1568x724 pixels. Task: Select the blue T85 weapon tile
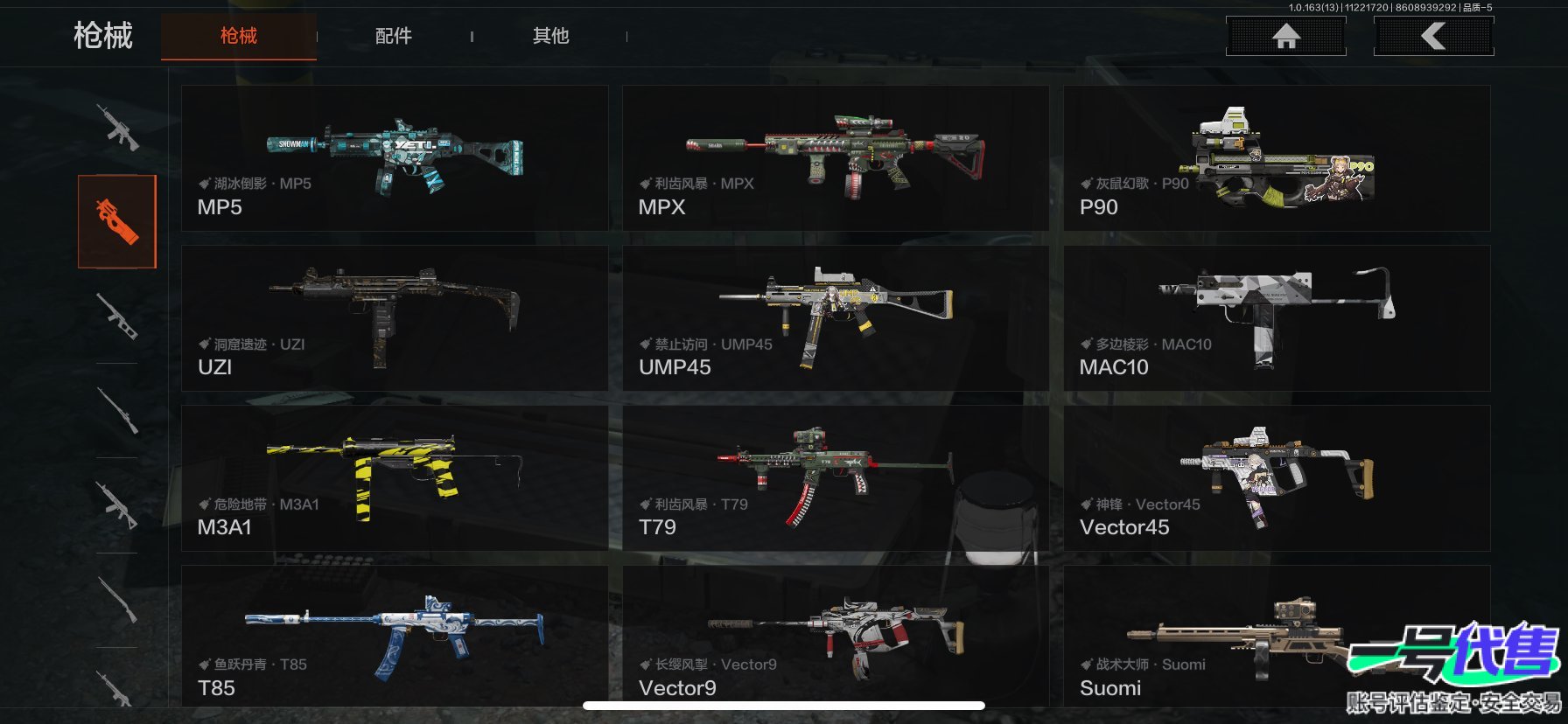[395, 637]
